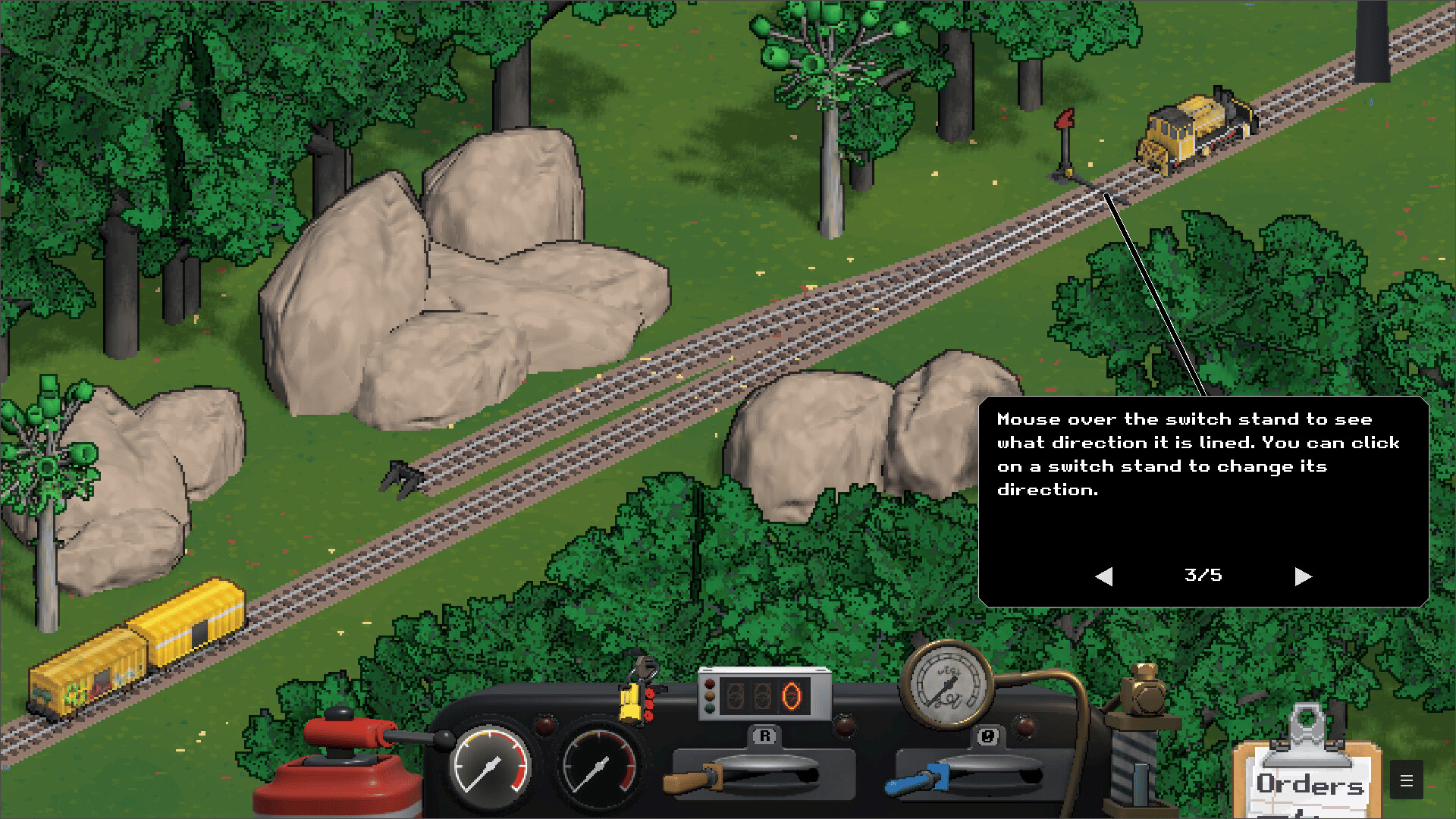The image size is (1456, 819).
Task: Go back to the previous tutorial page
Action: click(1104, 576)
